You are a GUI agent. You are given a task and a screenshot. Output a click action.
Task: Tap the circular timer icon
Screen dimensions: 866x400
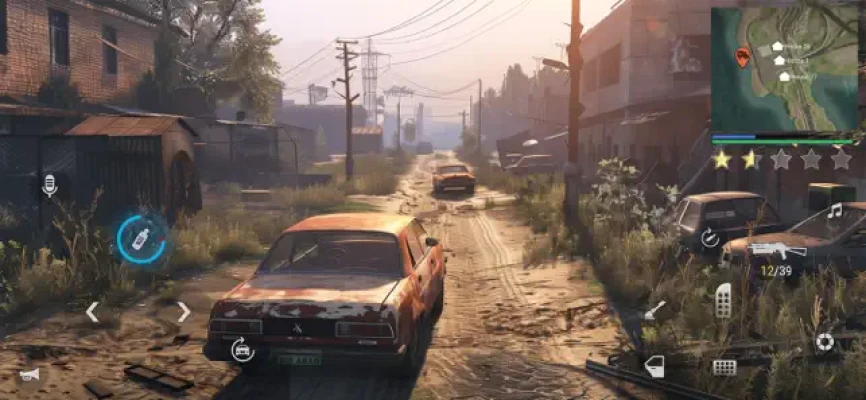(x=710, y=238)
